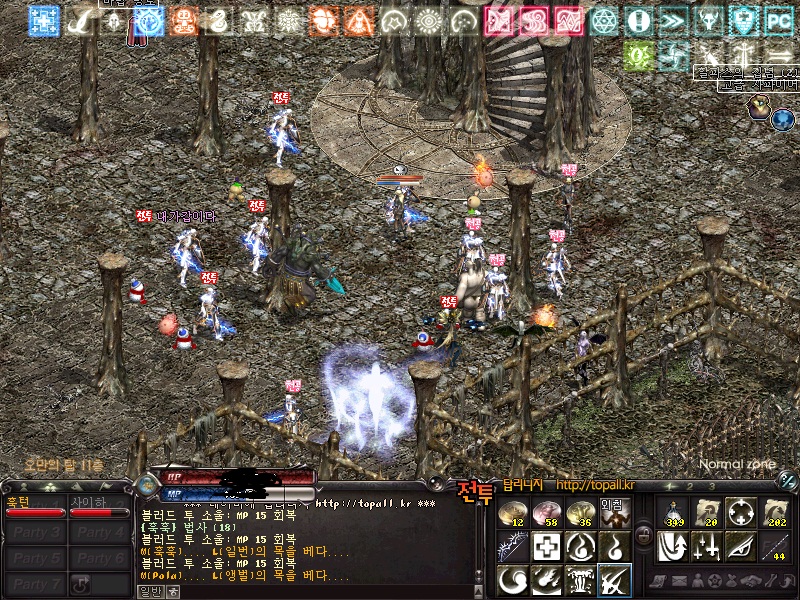Select the exclamation mark status icon
Screen dimensions: 800x600
click(638, 20)
